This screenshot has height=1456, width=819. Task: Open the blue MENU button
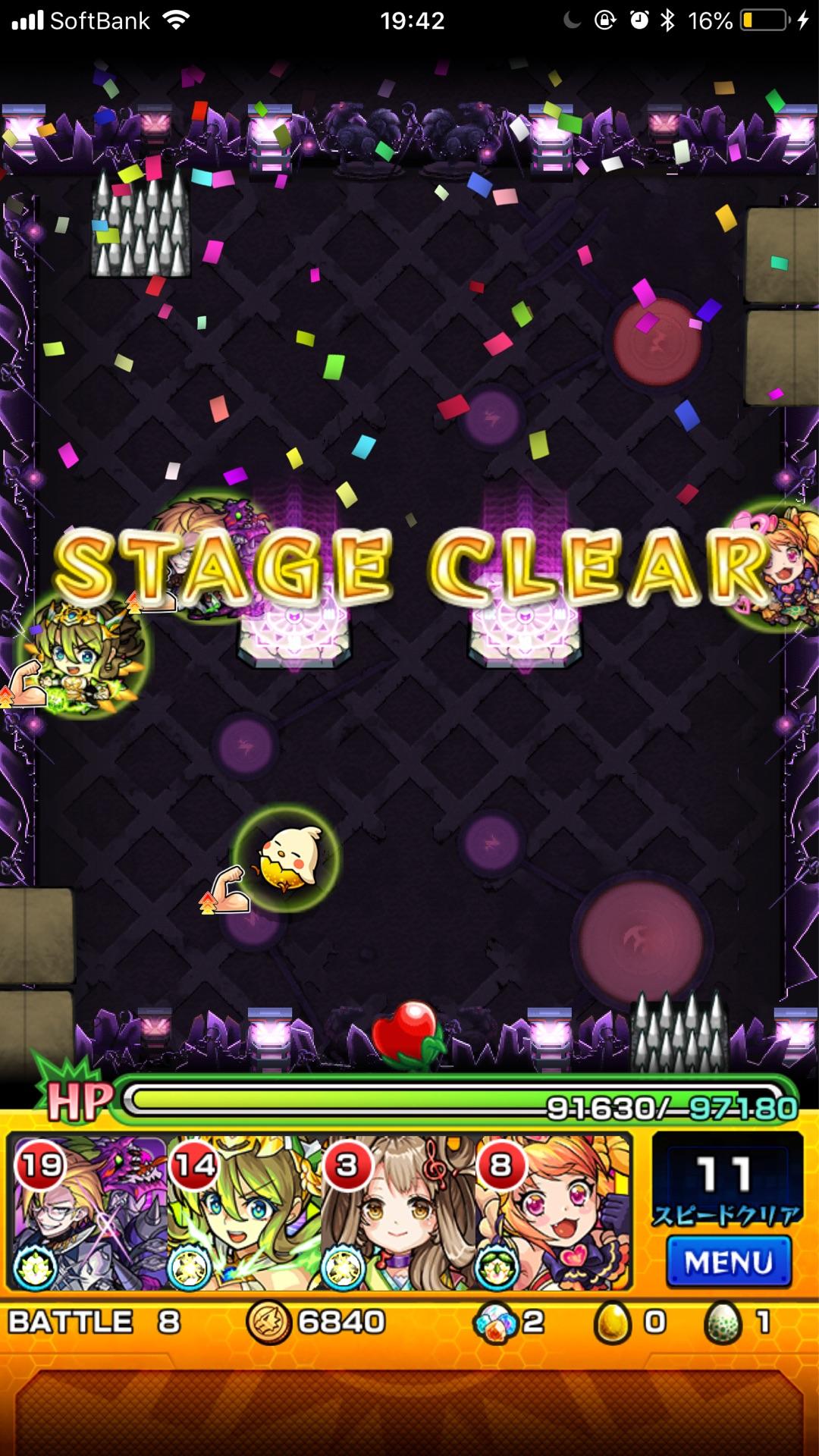728,1262
